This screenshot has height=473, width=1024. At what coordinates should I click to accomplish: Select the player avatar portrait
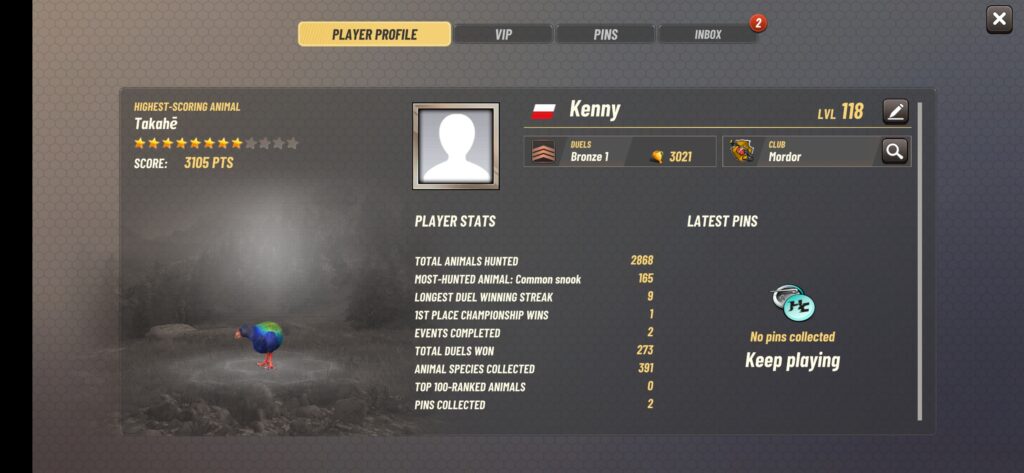pos(456,146)
